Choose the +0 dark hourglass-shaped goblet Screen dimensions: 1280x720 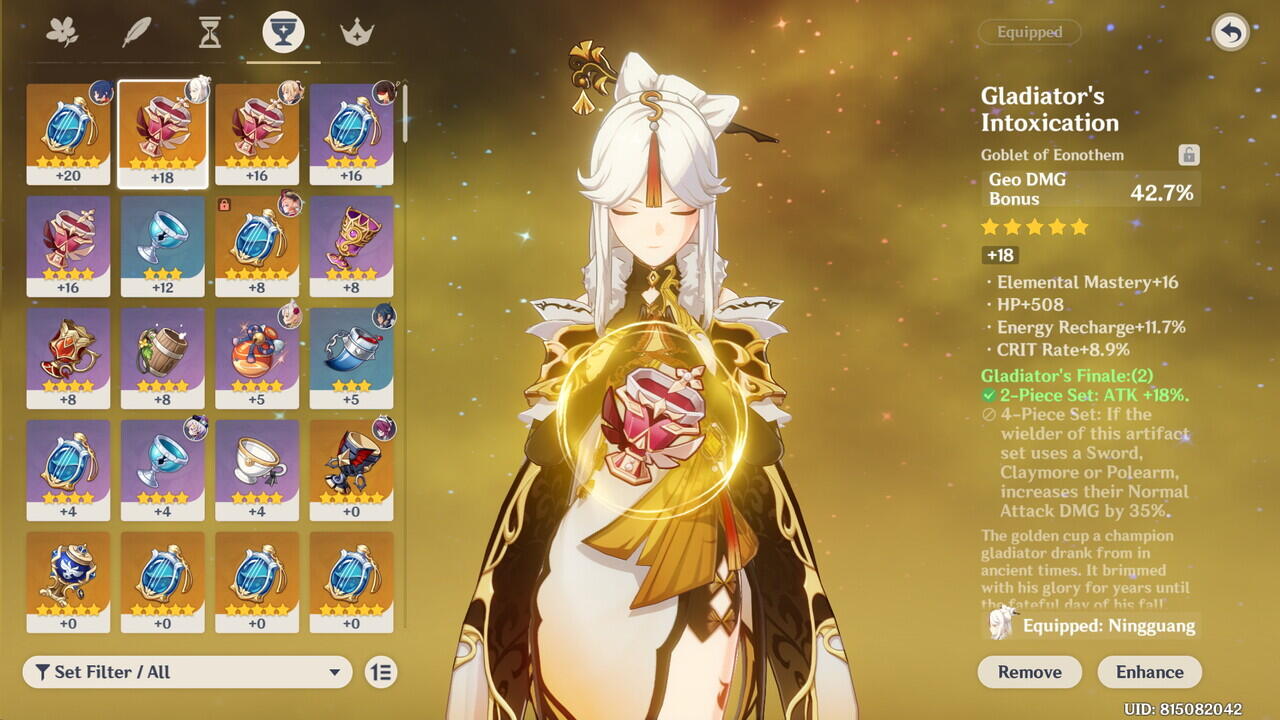pos(351,470)
